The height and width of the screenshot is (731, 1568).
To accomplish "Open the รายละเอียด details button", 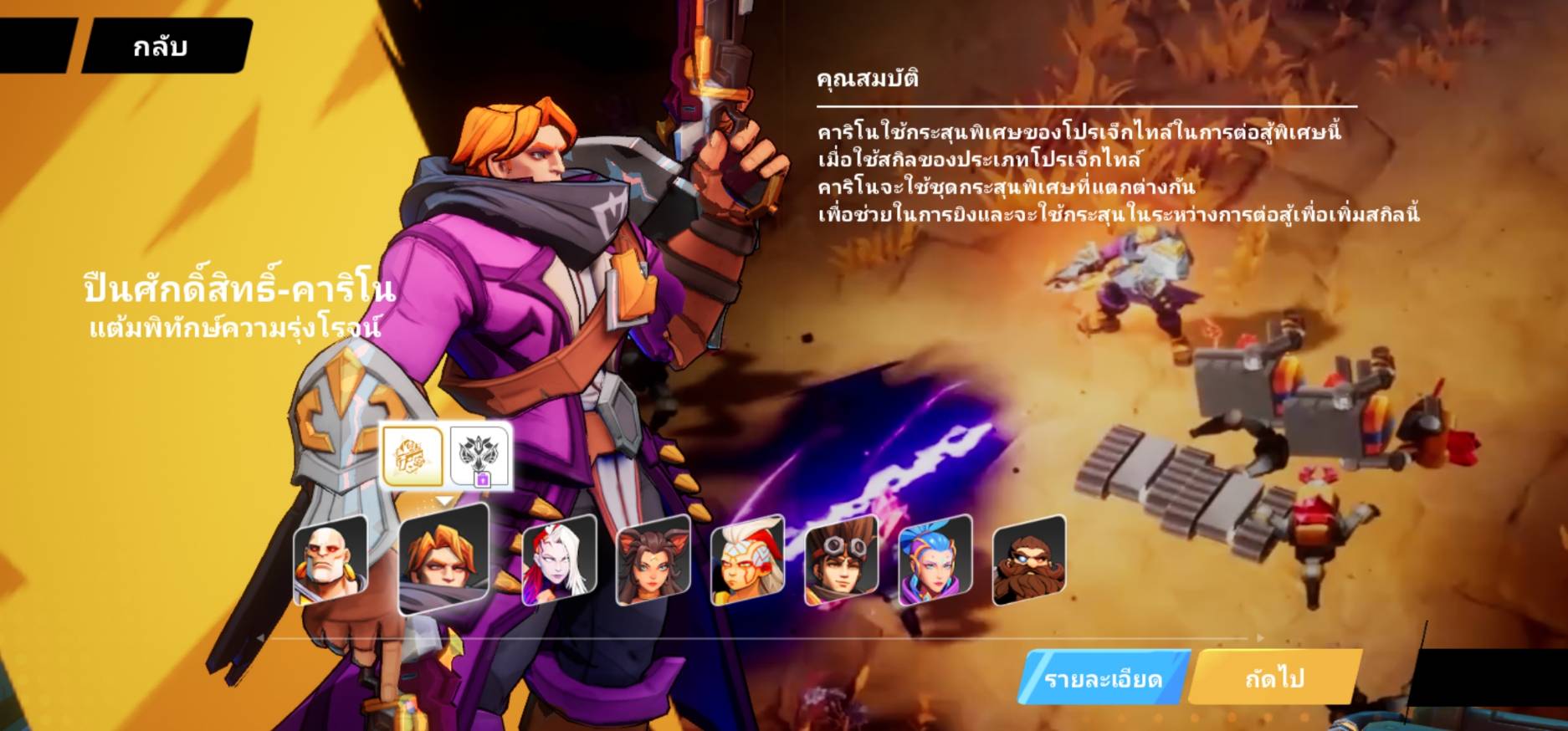I will click(x=1103, y=678).
